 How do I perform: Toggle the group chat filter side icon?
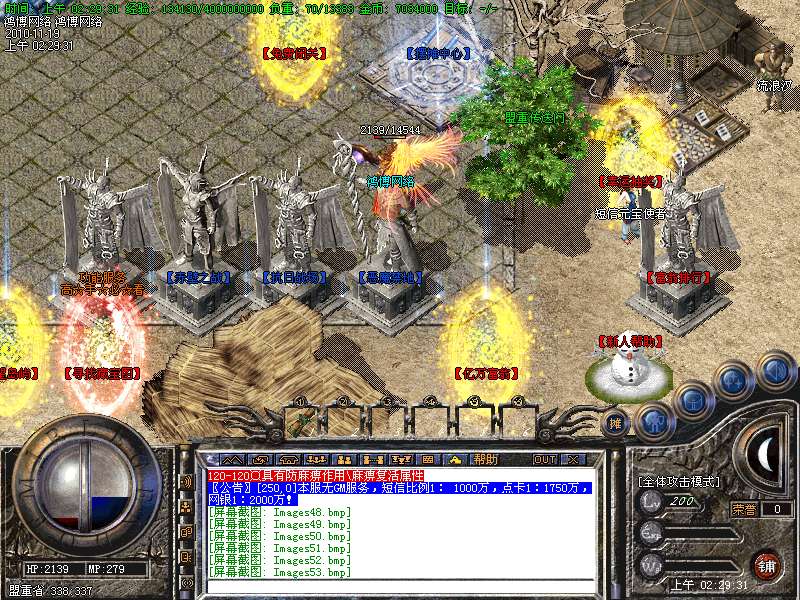(186, 506)
